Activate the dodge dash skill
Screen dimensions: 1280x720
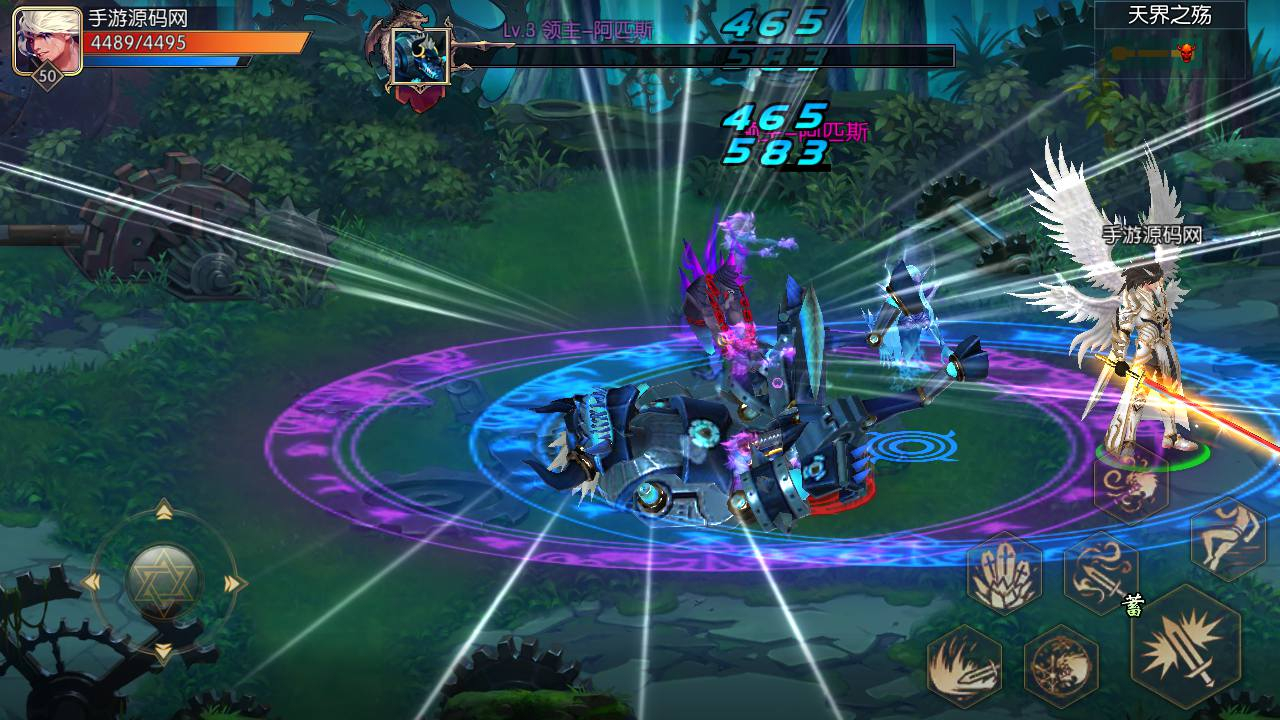1228,537
